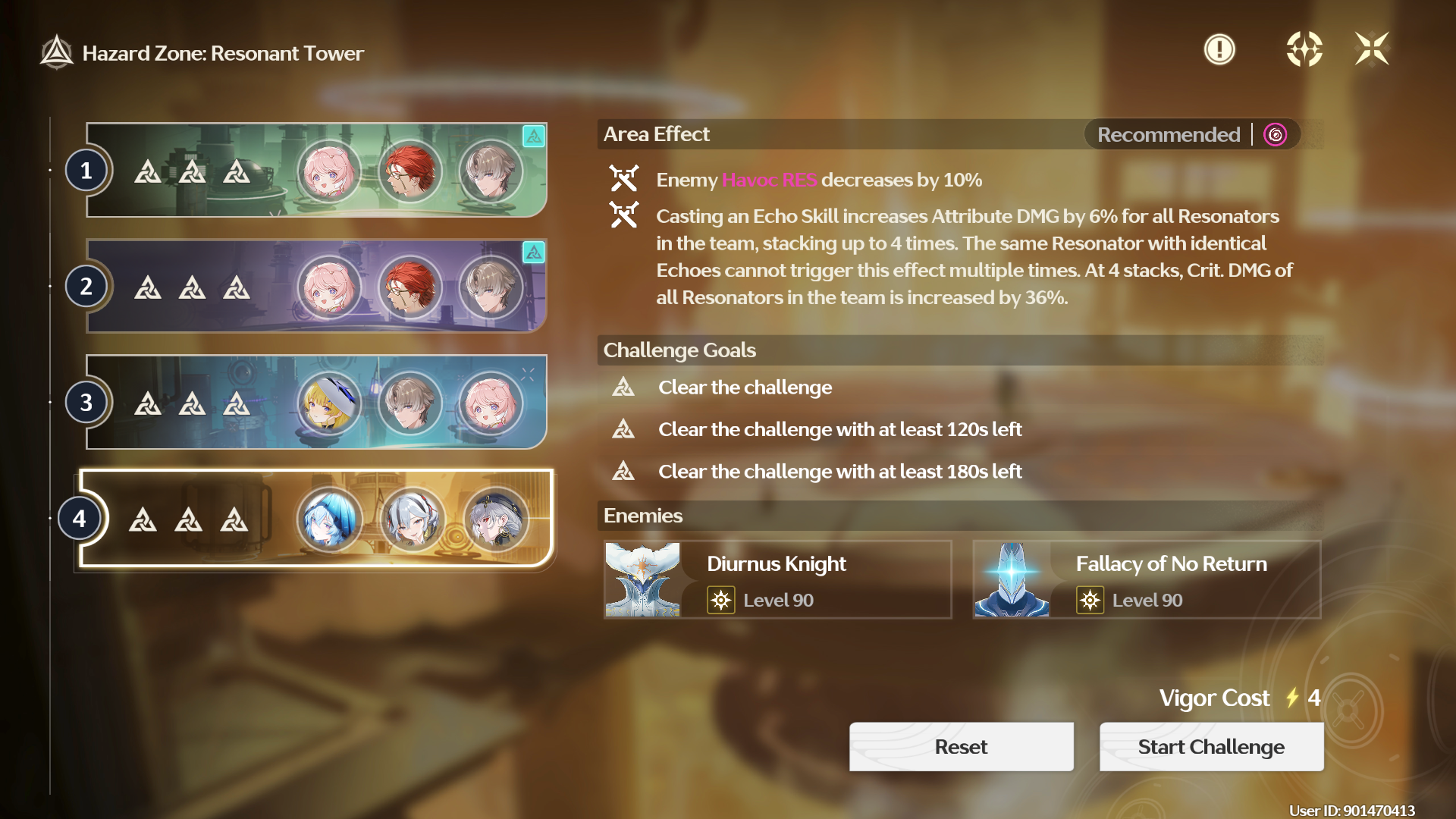Screen dimensions: 1456x819
Task: View Fallacy of No Return enemy details
Action: click(1147, 580)
